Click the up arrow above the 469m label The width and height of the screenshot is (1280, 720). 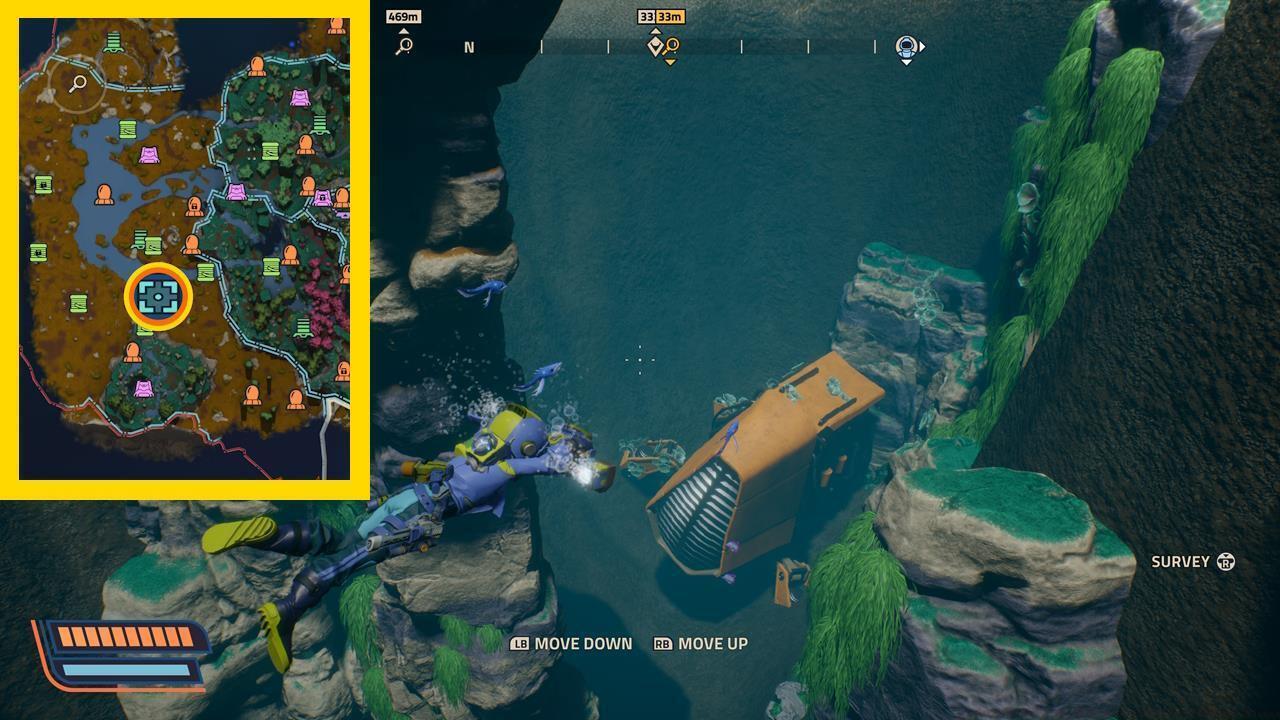tap(403, 31)
